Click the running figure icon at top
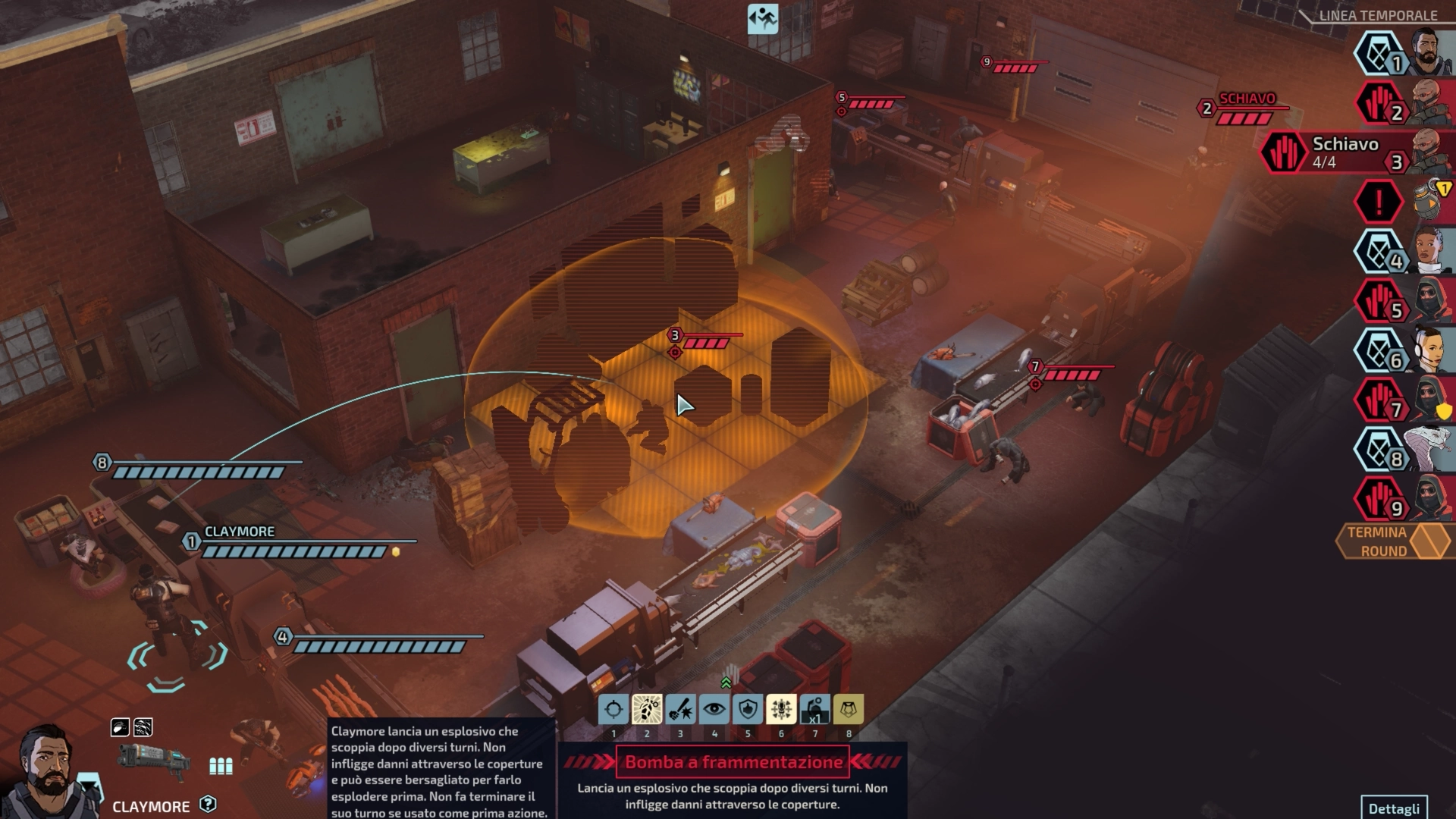Viewport: 1456px width, 819px height. point(763,19)
